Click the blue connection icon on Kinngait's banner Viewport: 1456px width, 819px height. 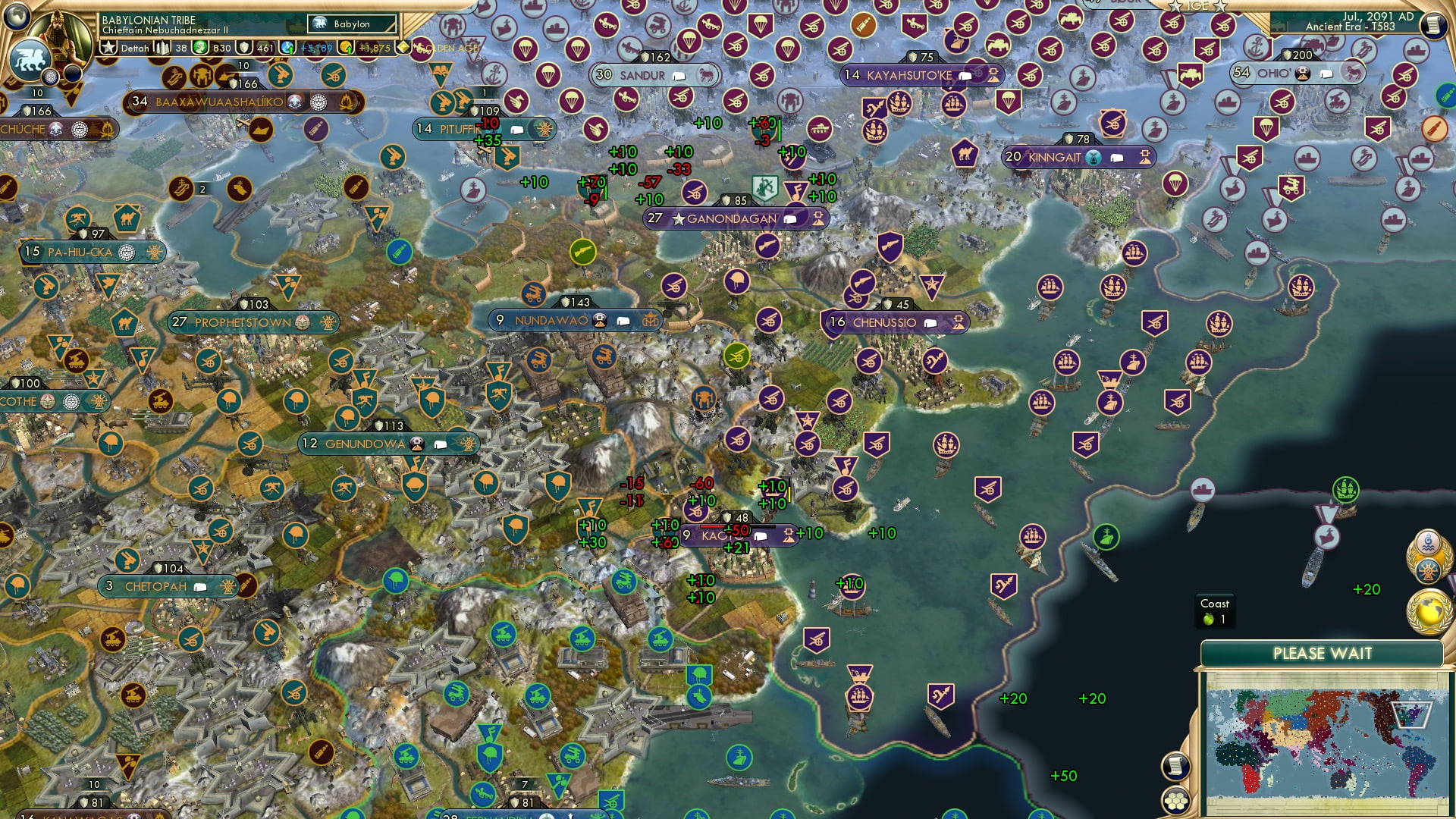point(1094,158)
